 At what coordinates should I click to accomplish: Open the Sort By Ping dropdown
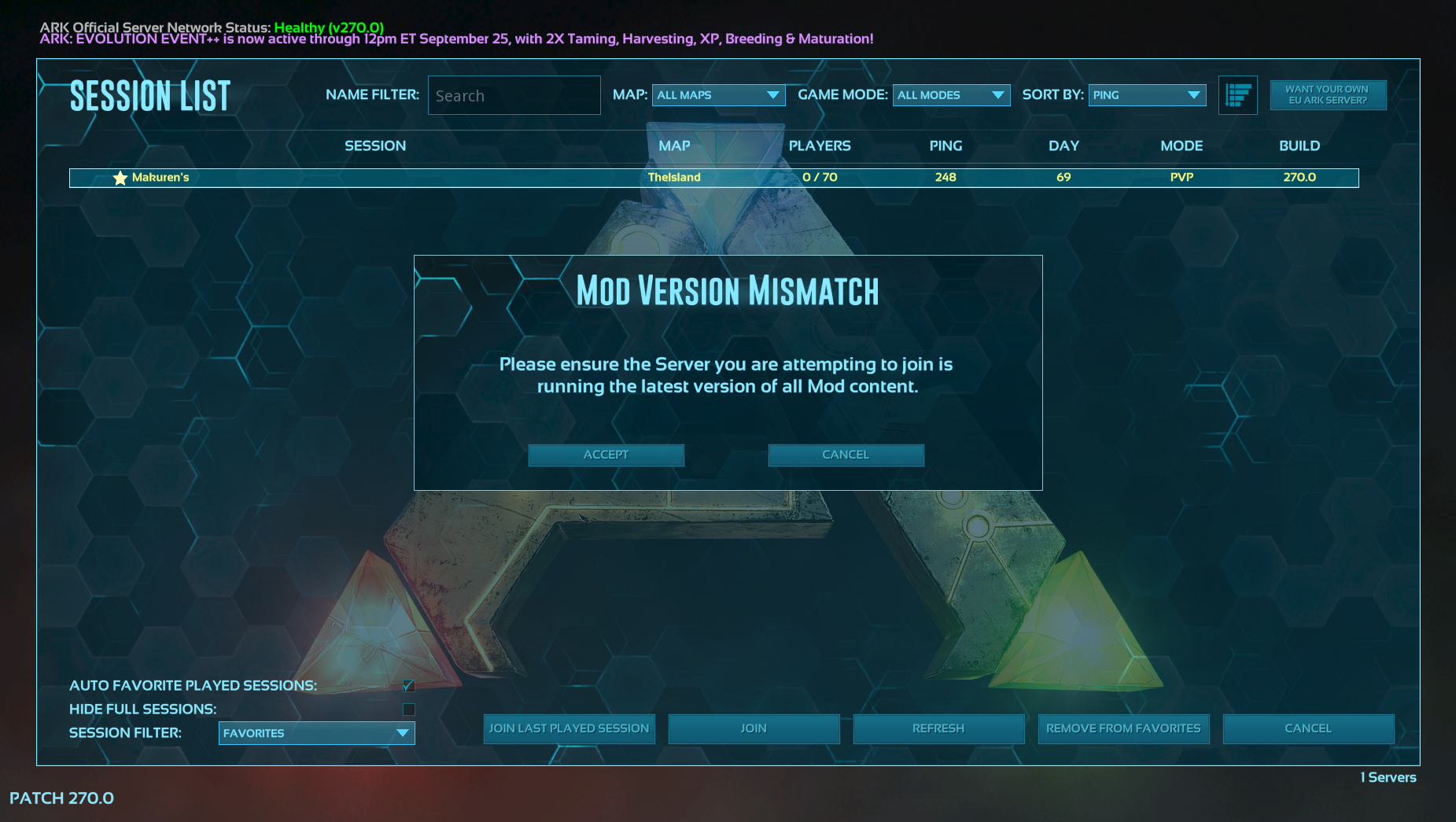coord(1147,95)
